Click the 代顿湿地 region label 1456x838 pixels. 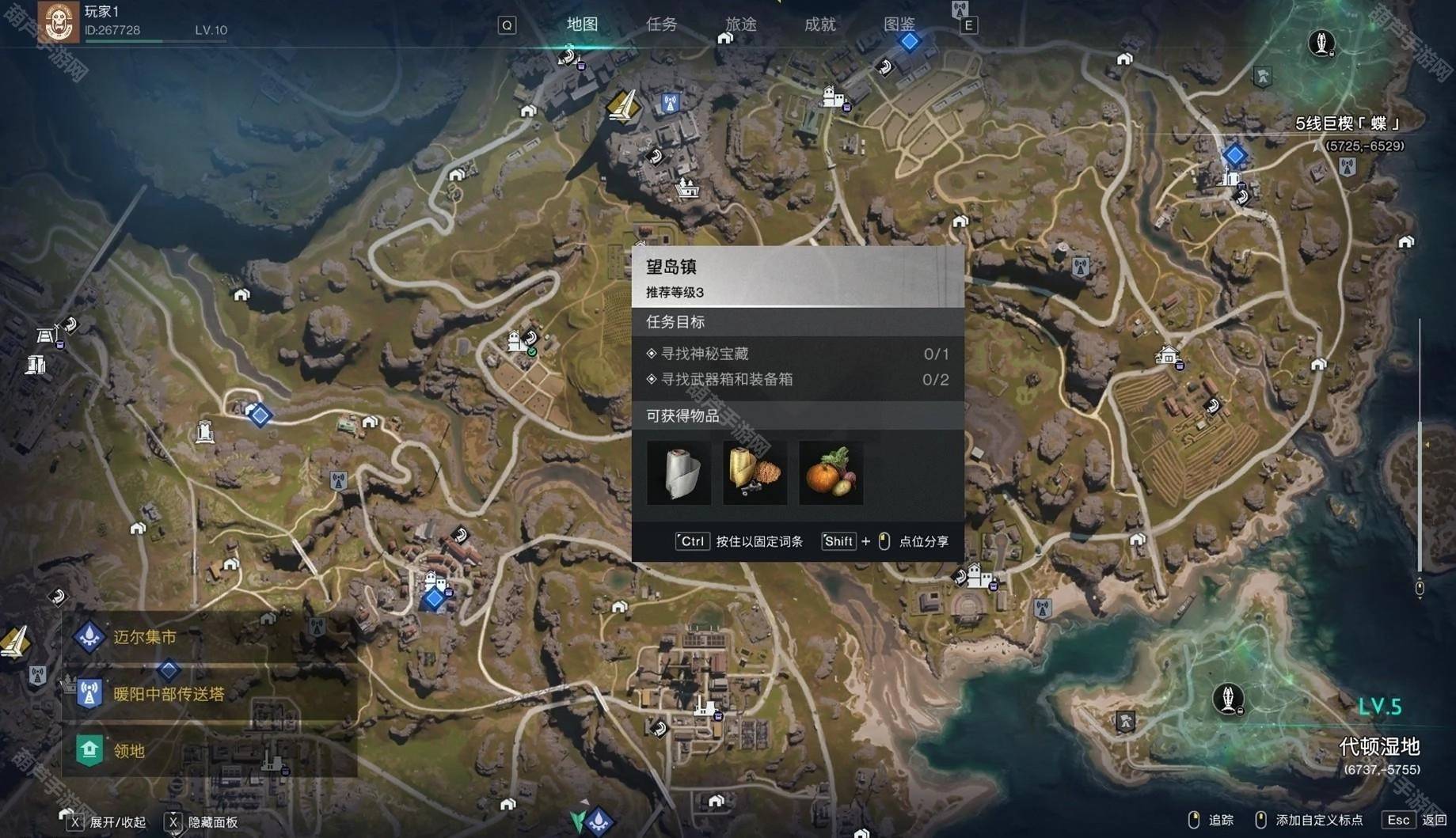[x=1379, y=746]
